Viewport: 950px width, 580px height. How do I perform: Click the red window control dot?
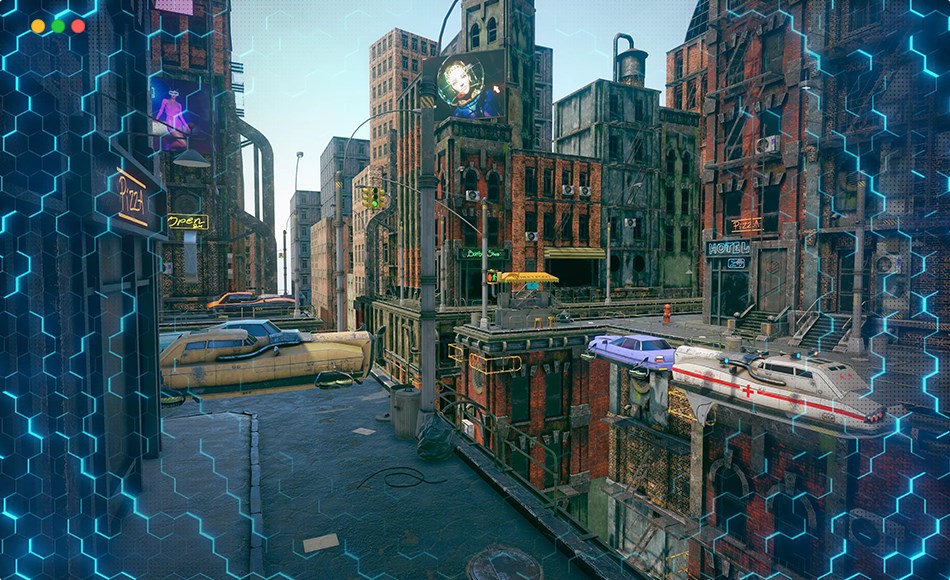(78, 26)
